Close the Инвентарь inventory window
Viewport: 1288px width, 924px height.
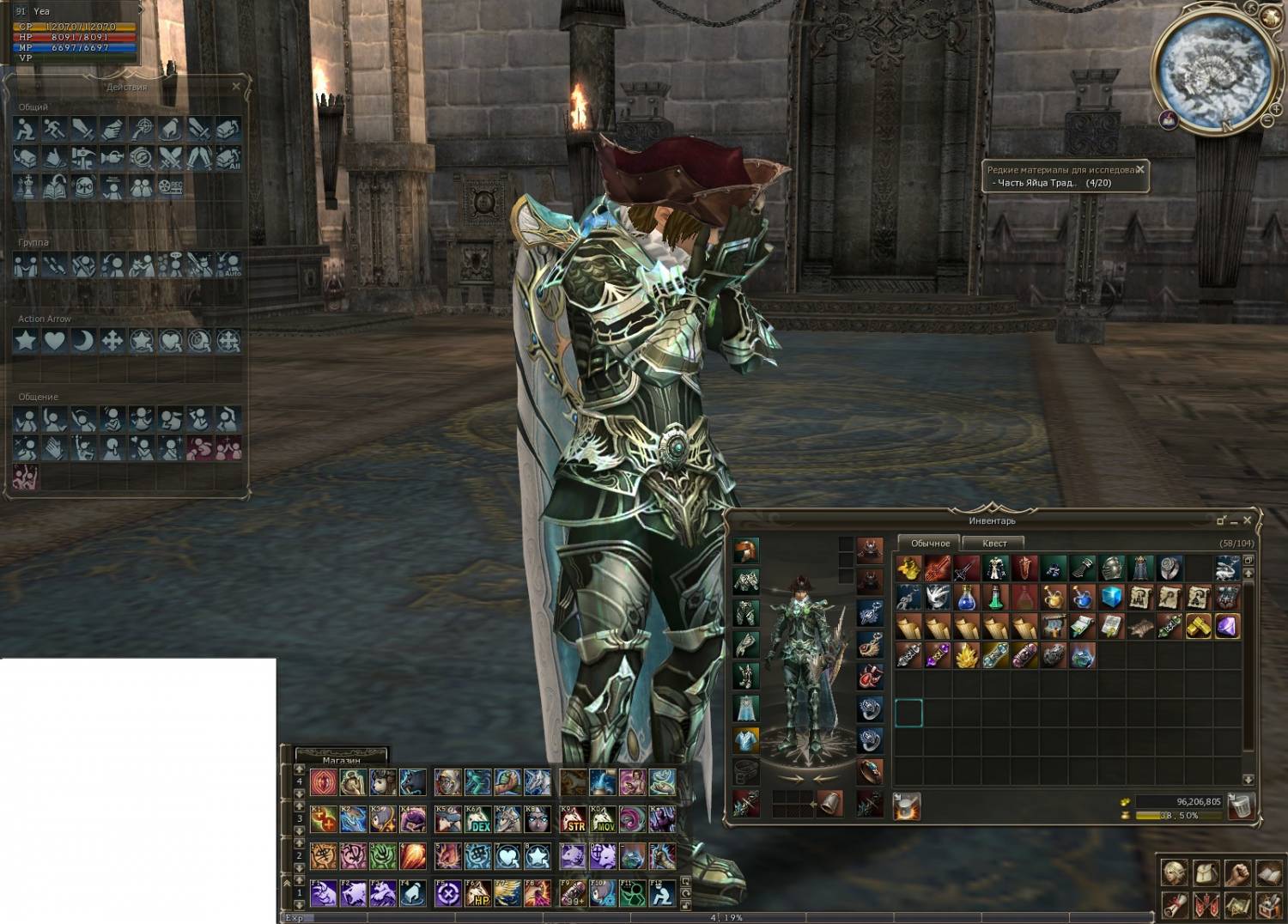click(x=1248, y=520)
